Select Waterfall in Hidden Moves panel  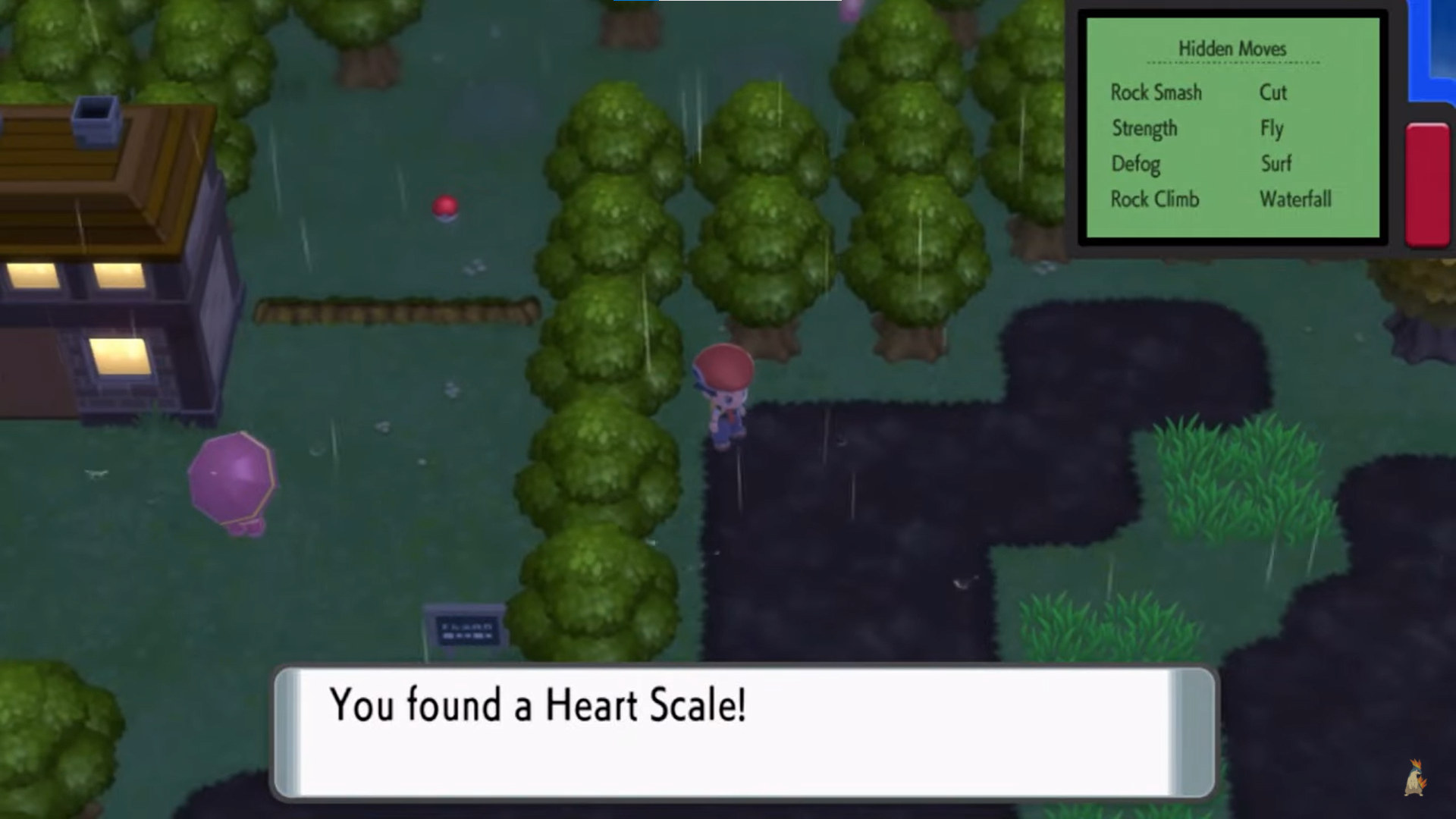(x=1295, y=199)
